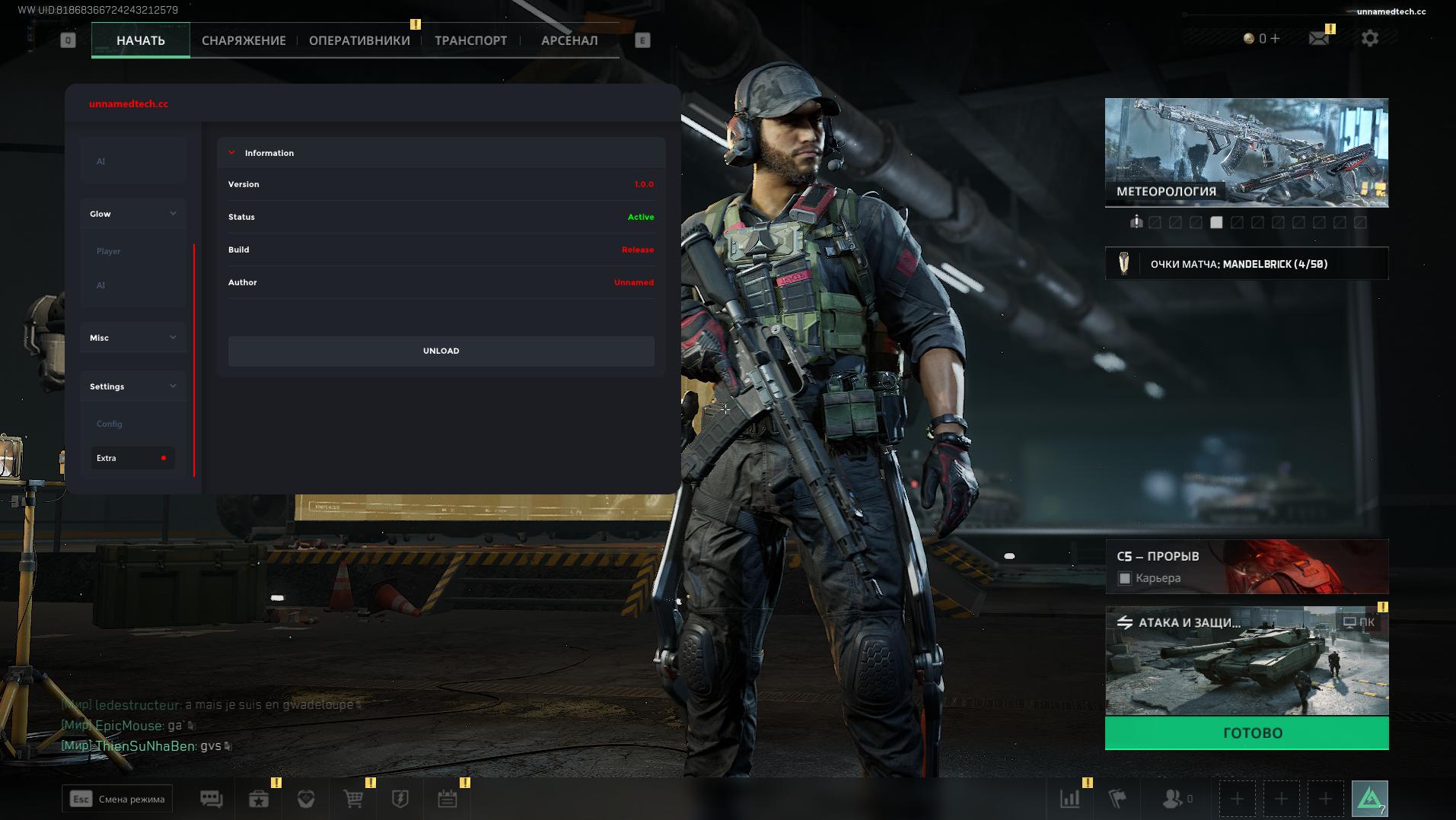Open the shopping cart store

point(353,799)
